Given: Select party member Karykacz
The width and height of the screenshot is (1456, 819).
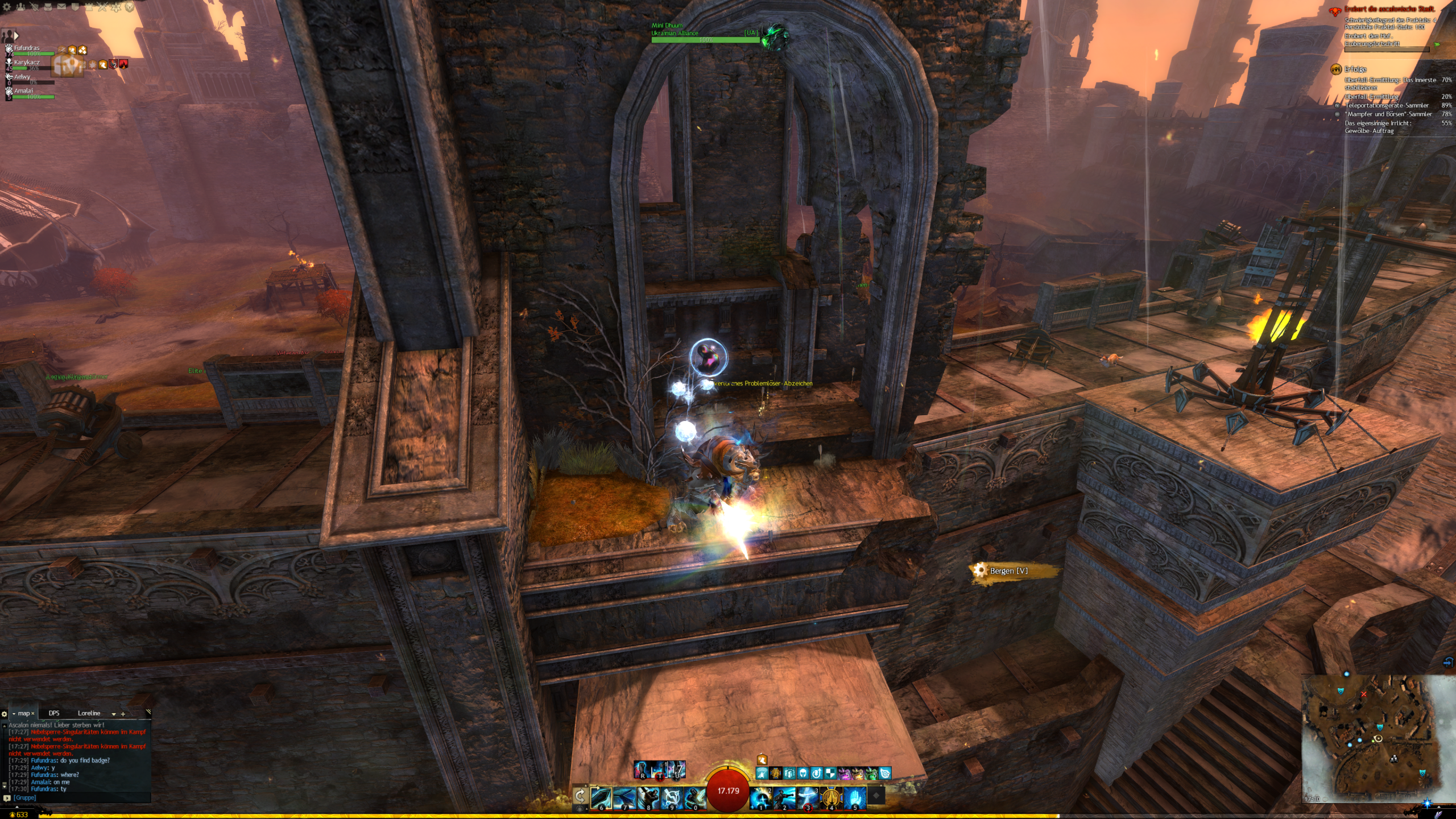Looking at the screenshot, I should coord(27,63).
